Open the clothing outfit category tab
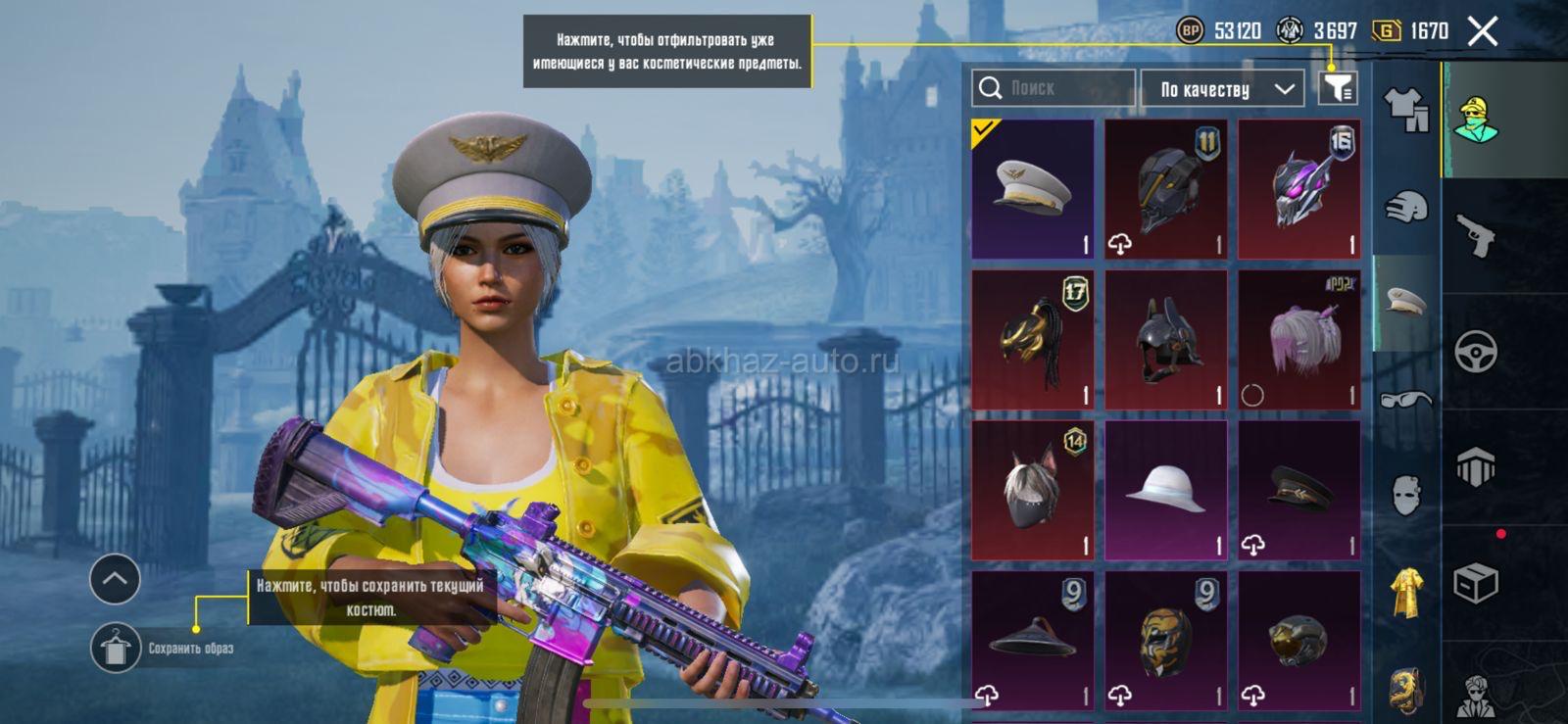Viewport: 1568px width, 724px height. (1406, 110)
